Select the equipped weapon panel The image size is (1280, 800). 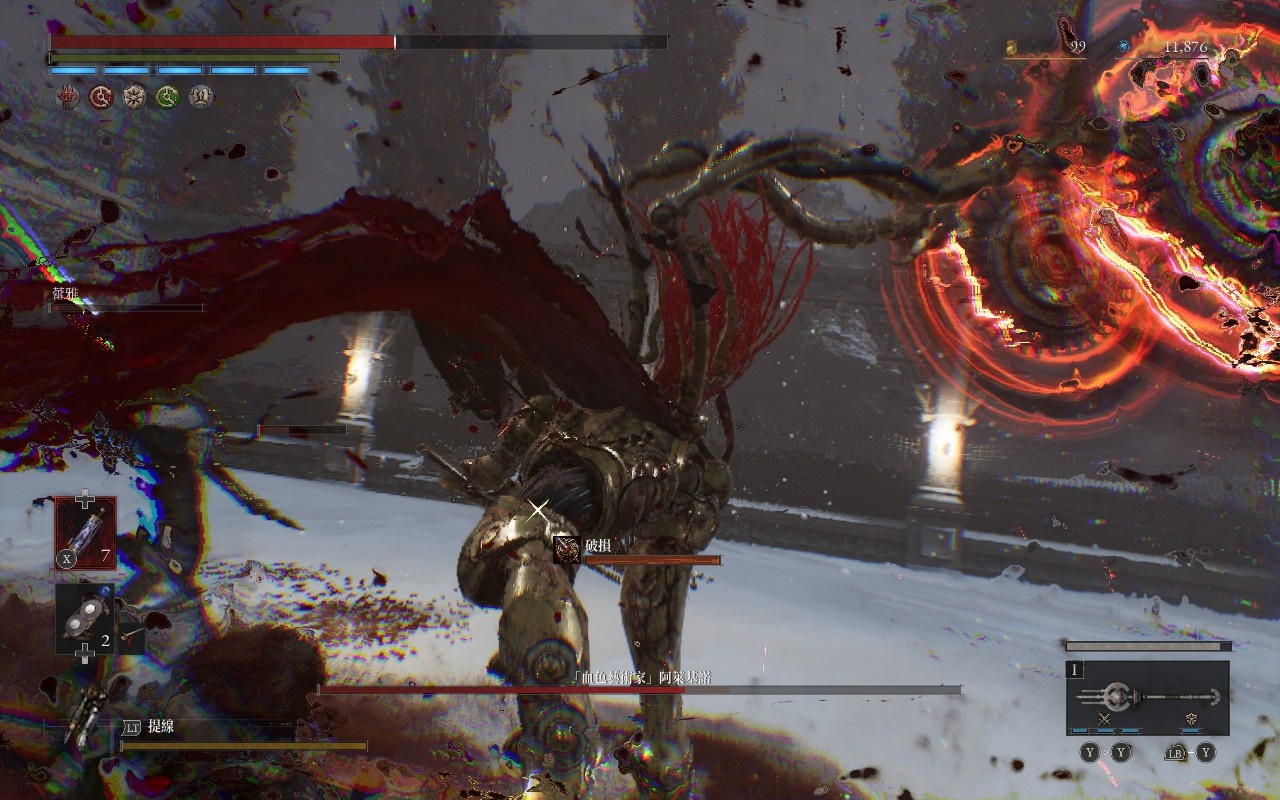pos(1147,697)
